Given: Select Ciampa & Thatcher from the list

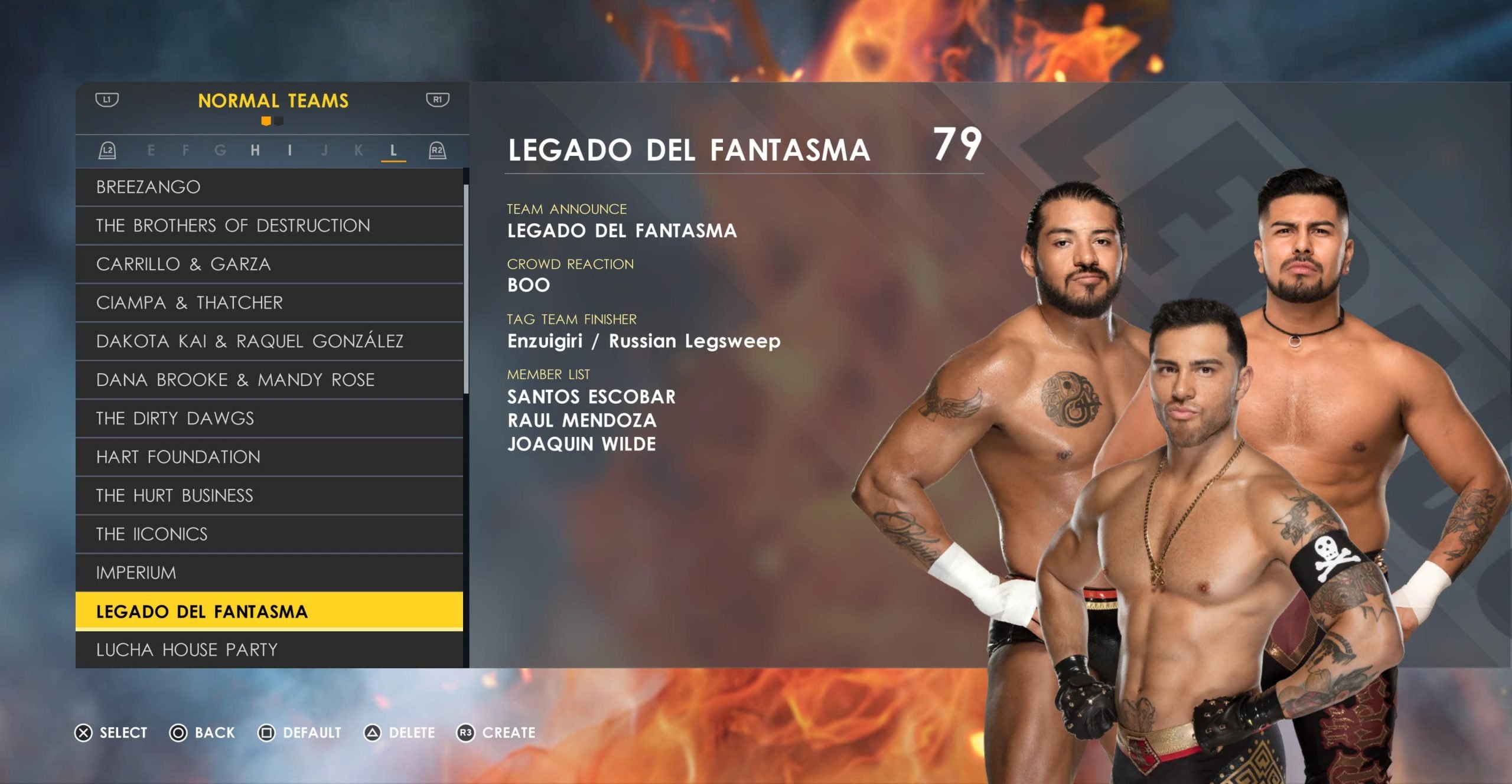Looking at the screenshot, I should pos(269,303).
